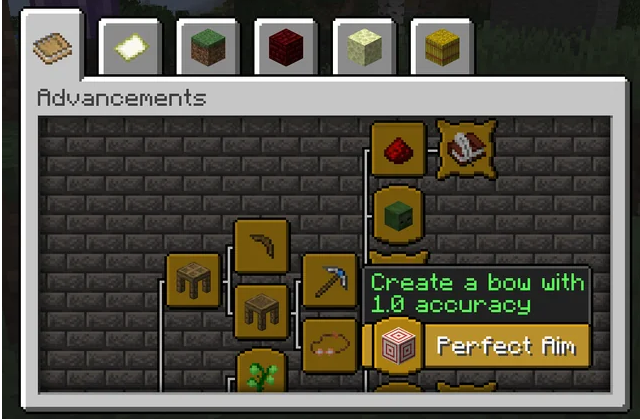This screenshot has width=640, height=420.
Task: Click the green sapling advancement
Action: click(x=262, y=374)
